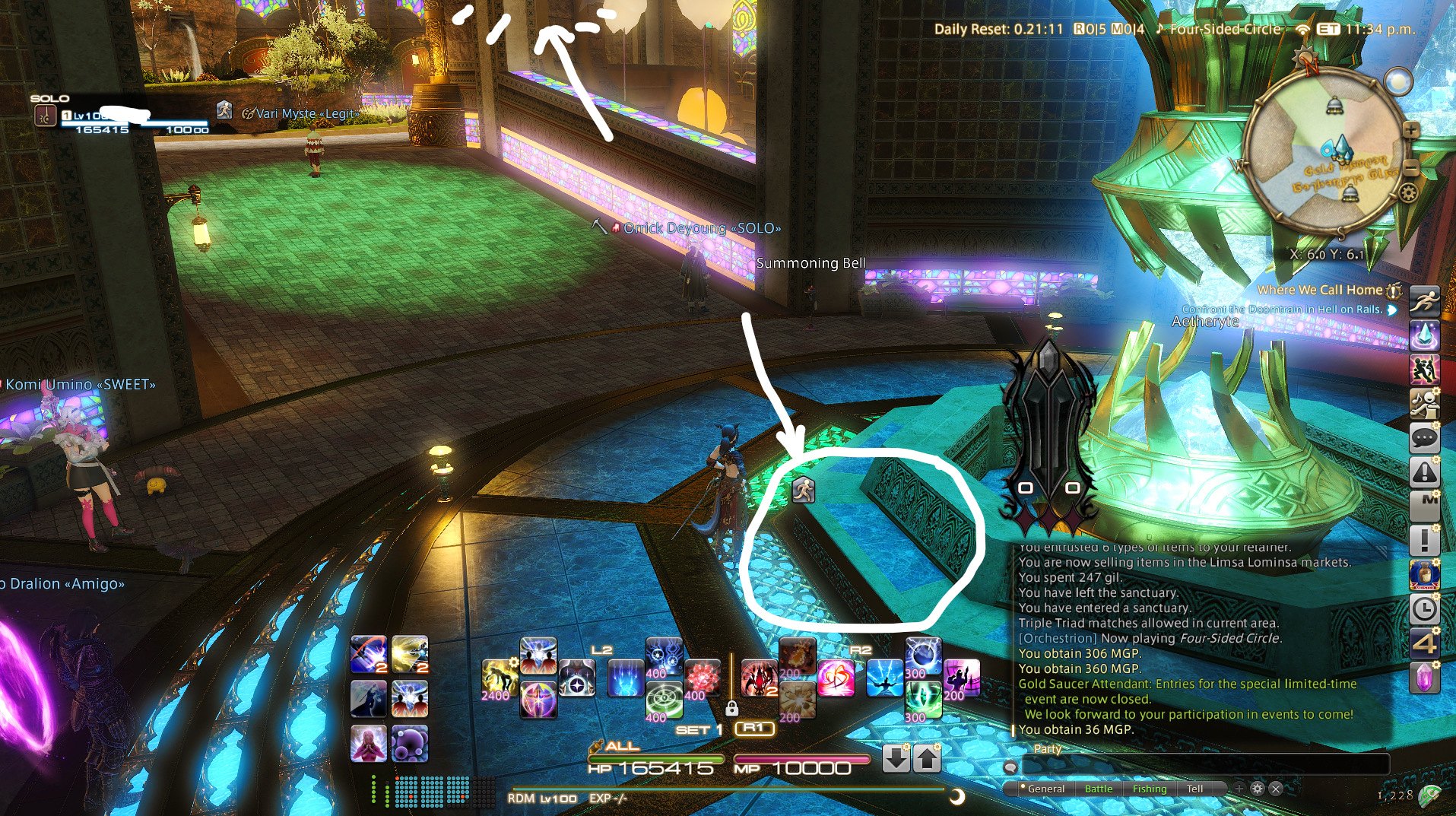Select the Where We Call Home quest
Screen dimensions: 1456x816
point(1319,290)
